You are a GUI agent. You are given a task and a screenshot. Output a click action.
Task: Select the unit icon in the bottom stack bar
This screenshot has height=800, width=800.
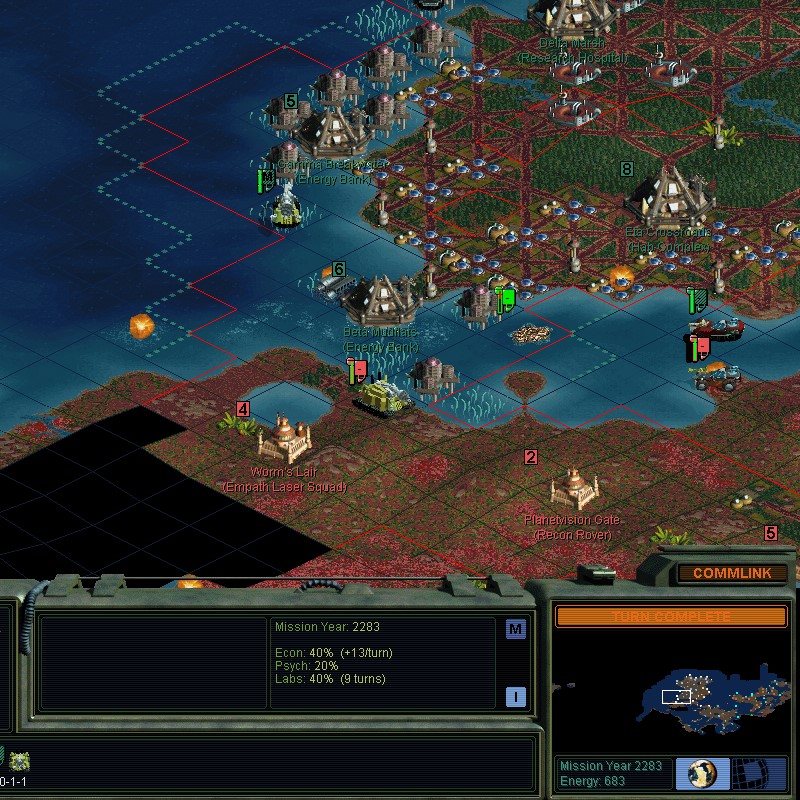(20, 759)
